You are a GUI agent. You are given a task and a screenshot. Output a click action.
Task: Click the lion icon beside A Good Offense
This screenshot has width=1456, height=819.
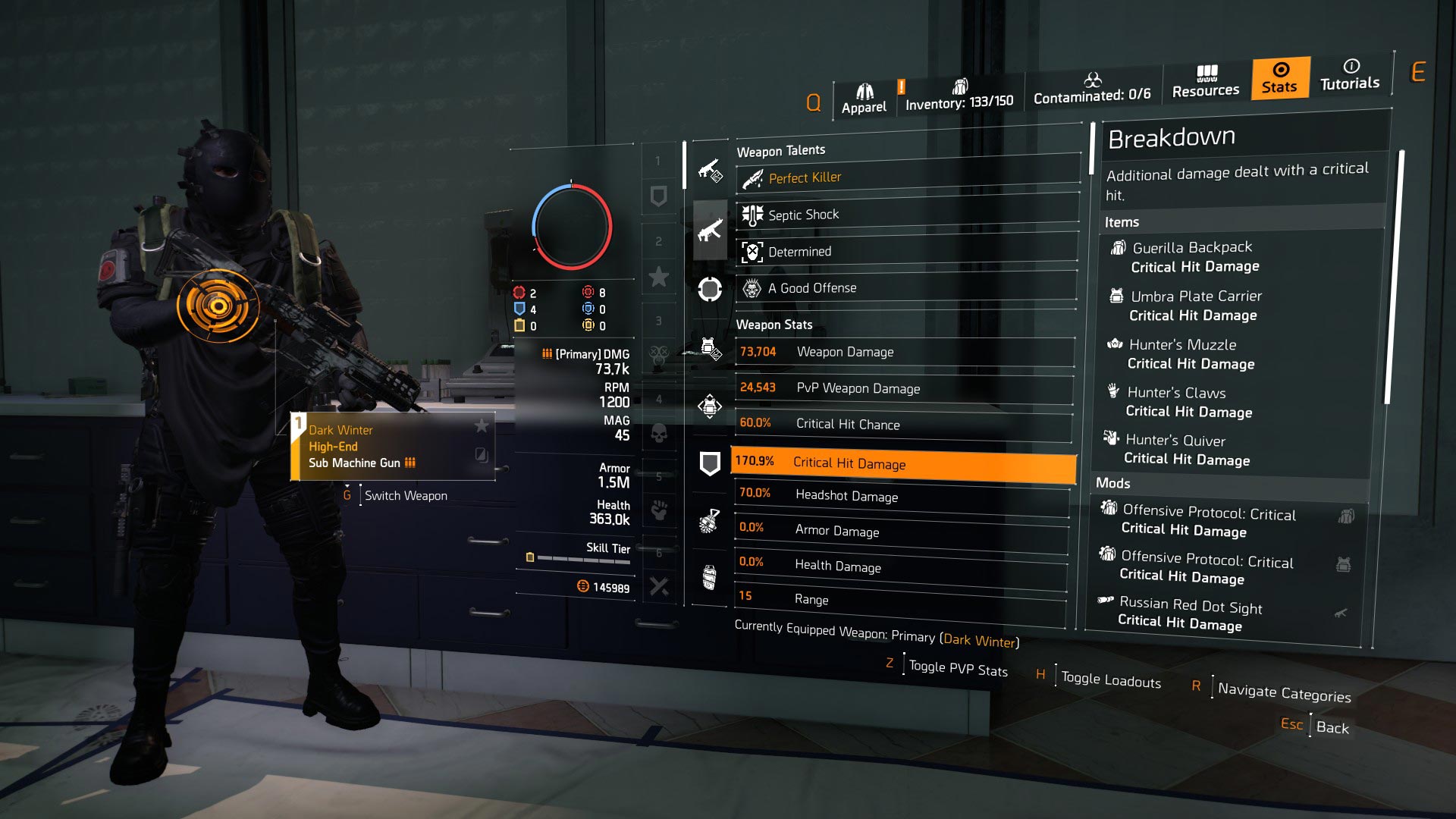click(751, 288)
